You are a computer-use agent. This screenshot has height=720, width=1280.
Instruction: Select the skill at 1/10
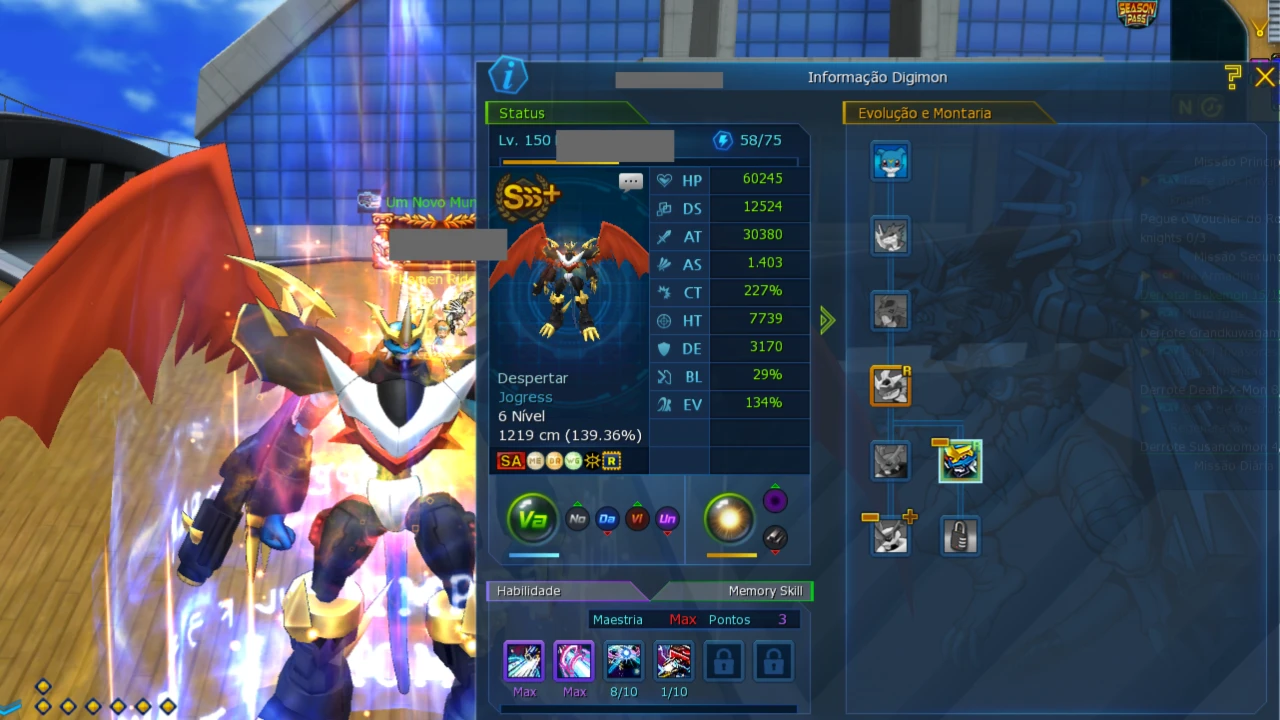pos(674,661)
